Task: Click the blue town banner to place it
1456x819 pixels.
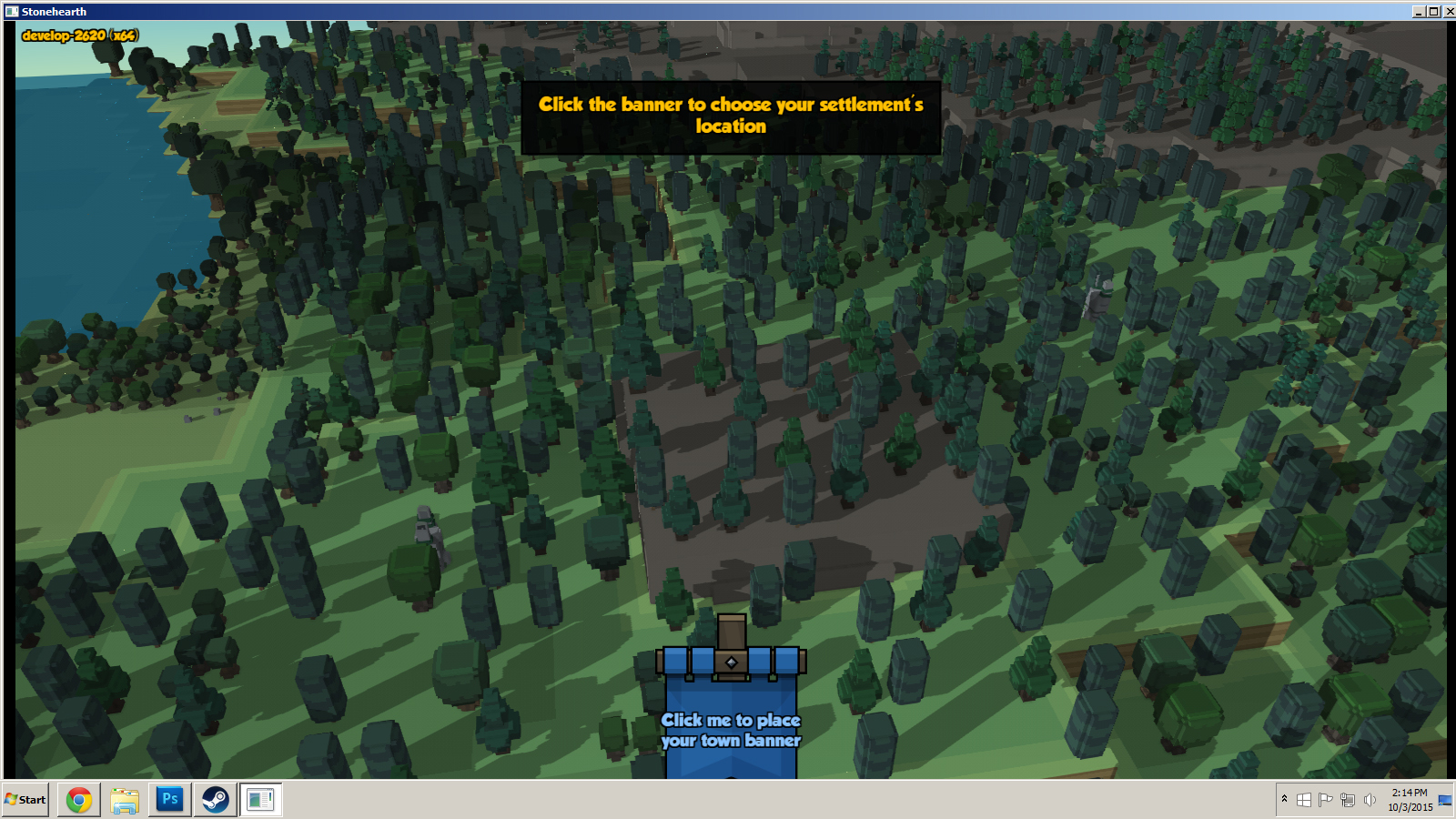Action: pyautogui.click(x=731, y=719)
